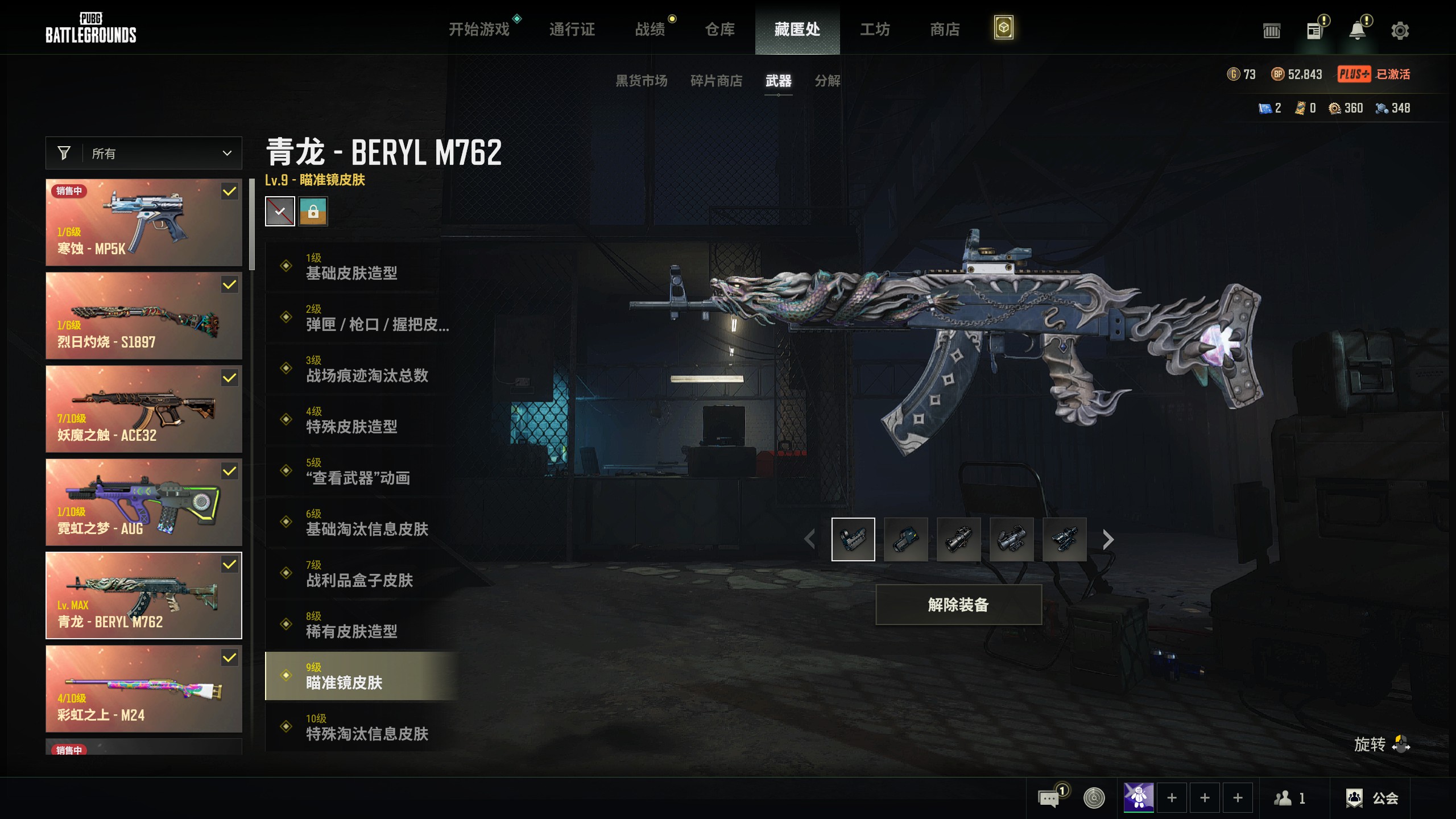Switch to the 通行证 pass tab

coord(572,29)
